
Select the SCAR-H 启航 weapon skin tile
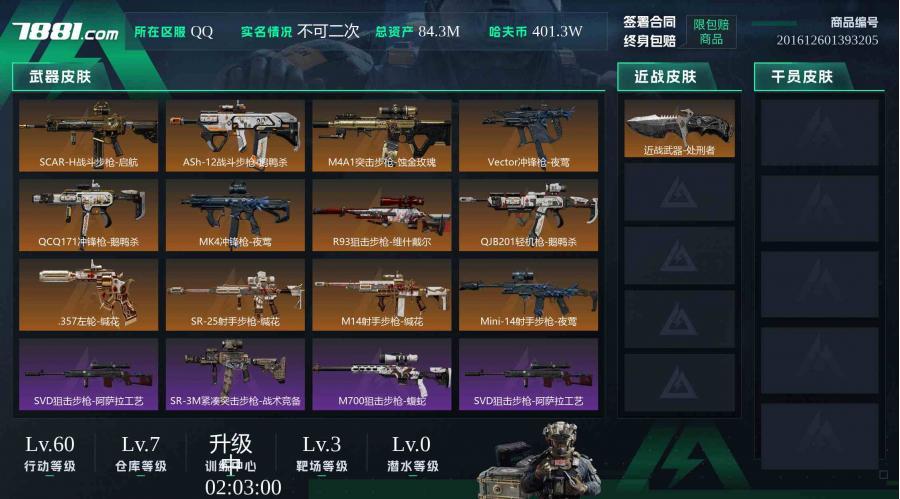89,135
